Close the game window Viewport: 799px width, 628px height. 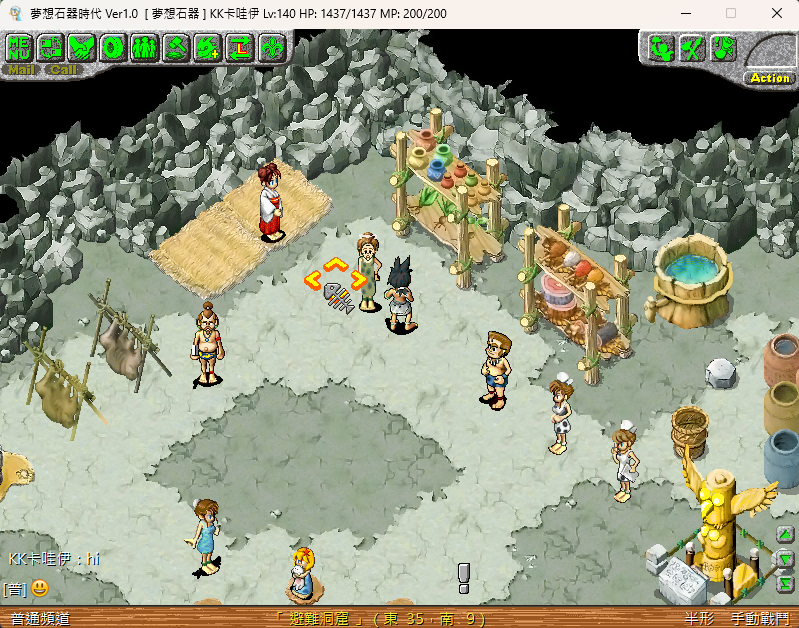click(777, 13)
